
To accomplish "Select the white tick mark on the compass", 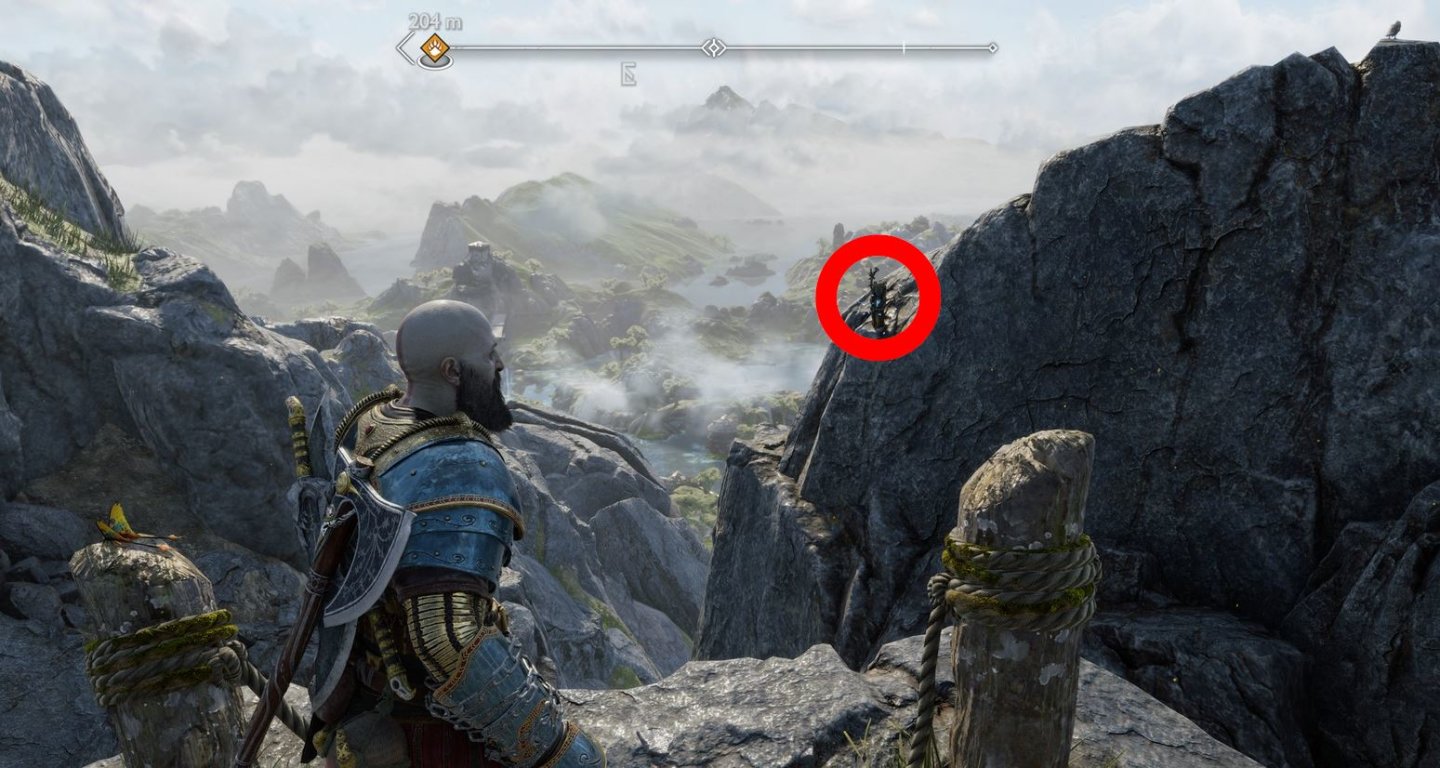I will point(903,47).
